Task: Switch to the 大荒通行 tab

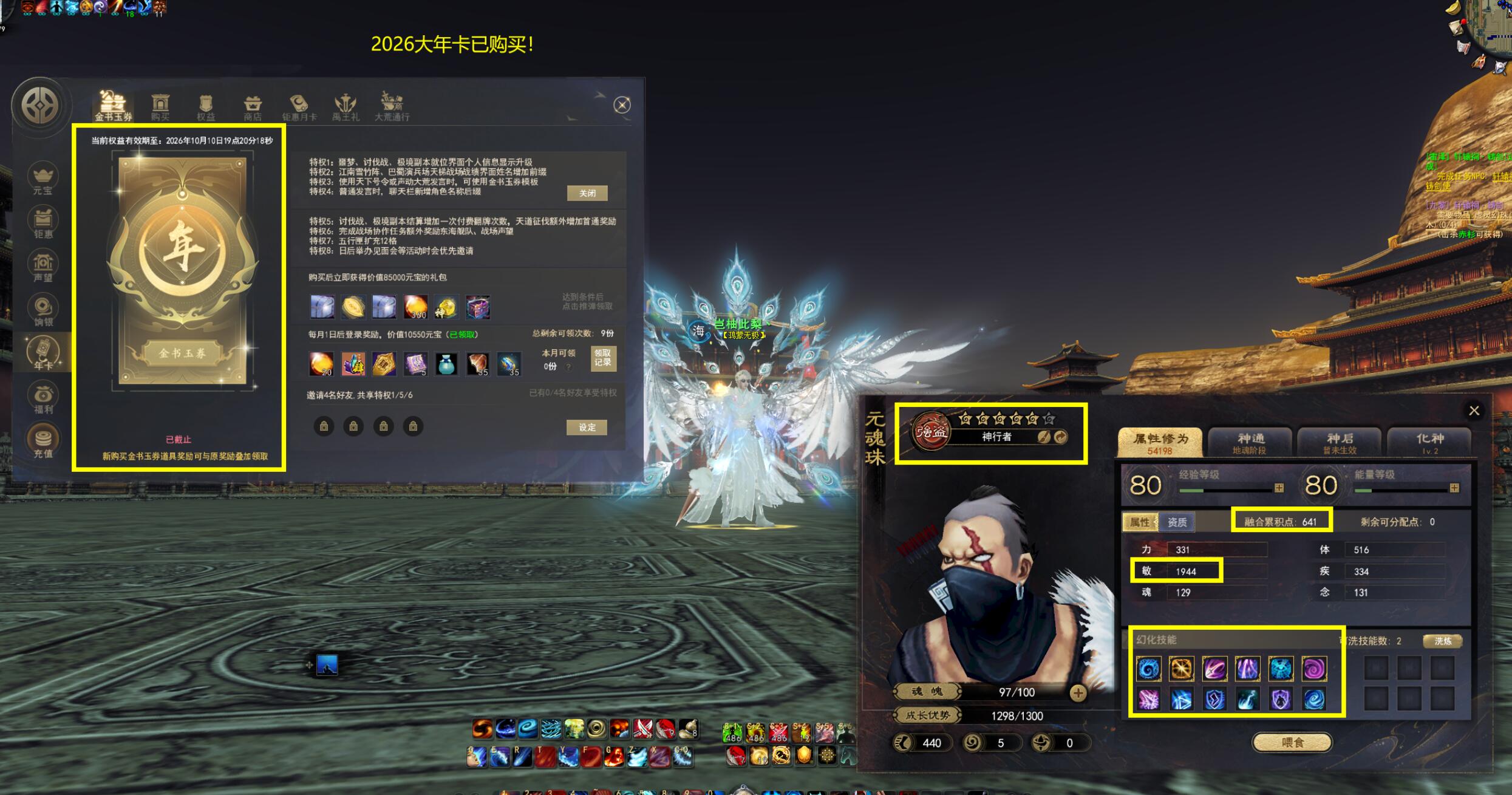Action: pyautogui.click(x=392, y=107)
